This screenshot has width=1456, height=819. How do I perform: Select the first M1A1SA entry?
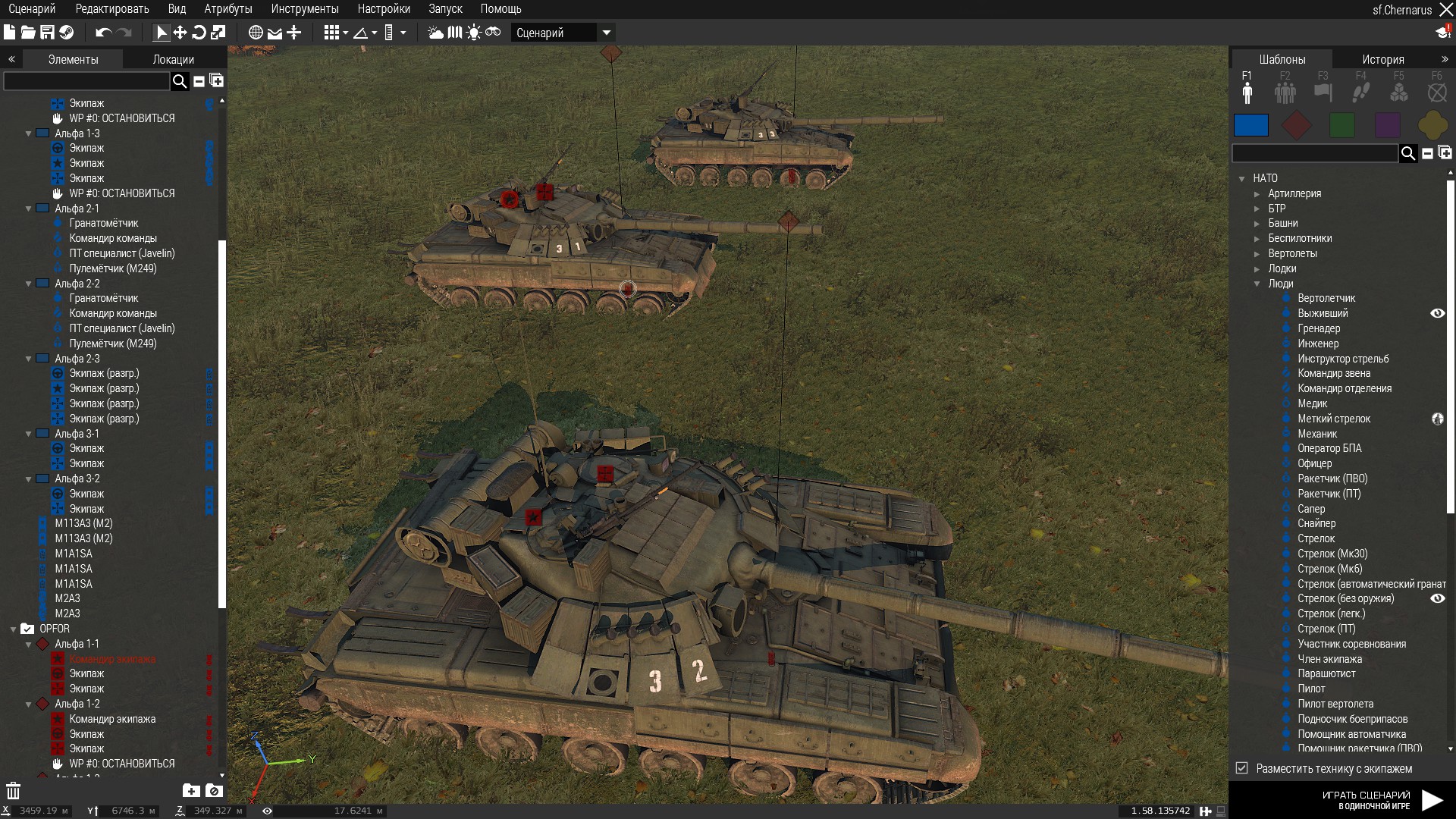pyautogui.click(x=74, y=554)
